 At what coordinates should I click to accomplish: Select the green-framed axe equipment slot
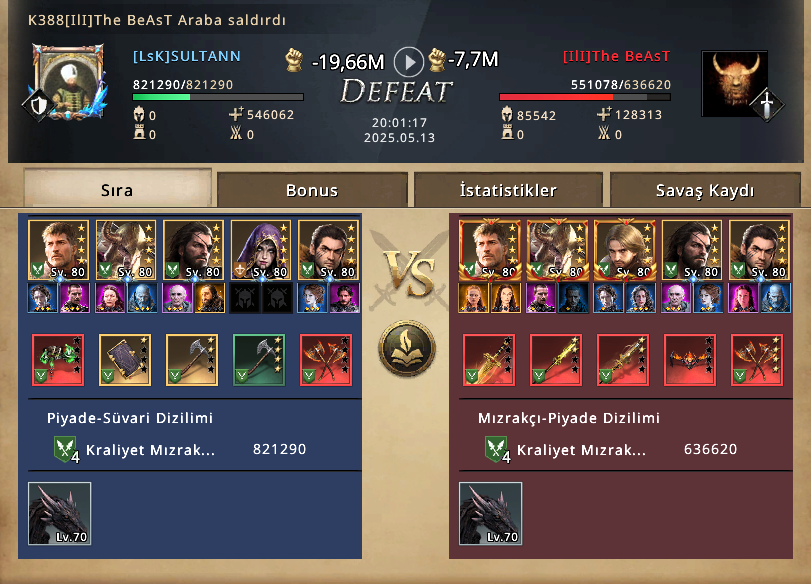[260, 359]
